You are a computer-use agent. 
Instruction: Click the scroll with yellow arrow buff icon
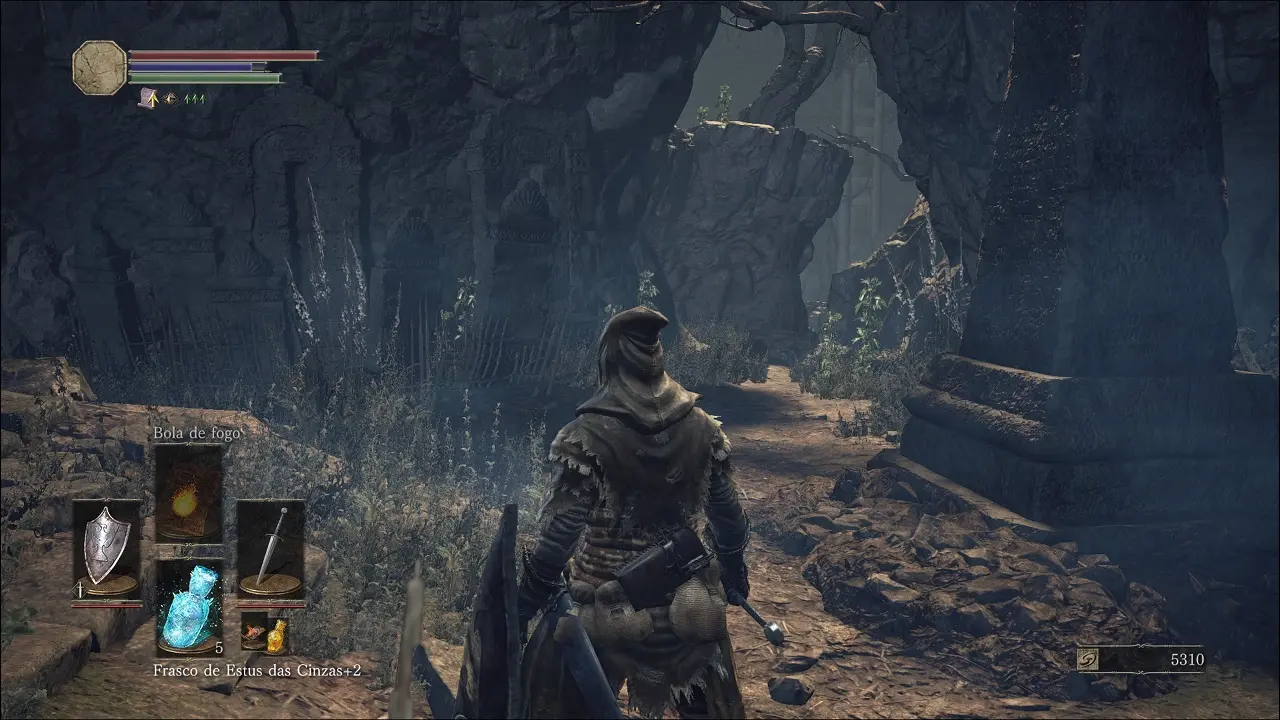148,98
